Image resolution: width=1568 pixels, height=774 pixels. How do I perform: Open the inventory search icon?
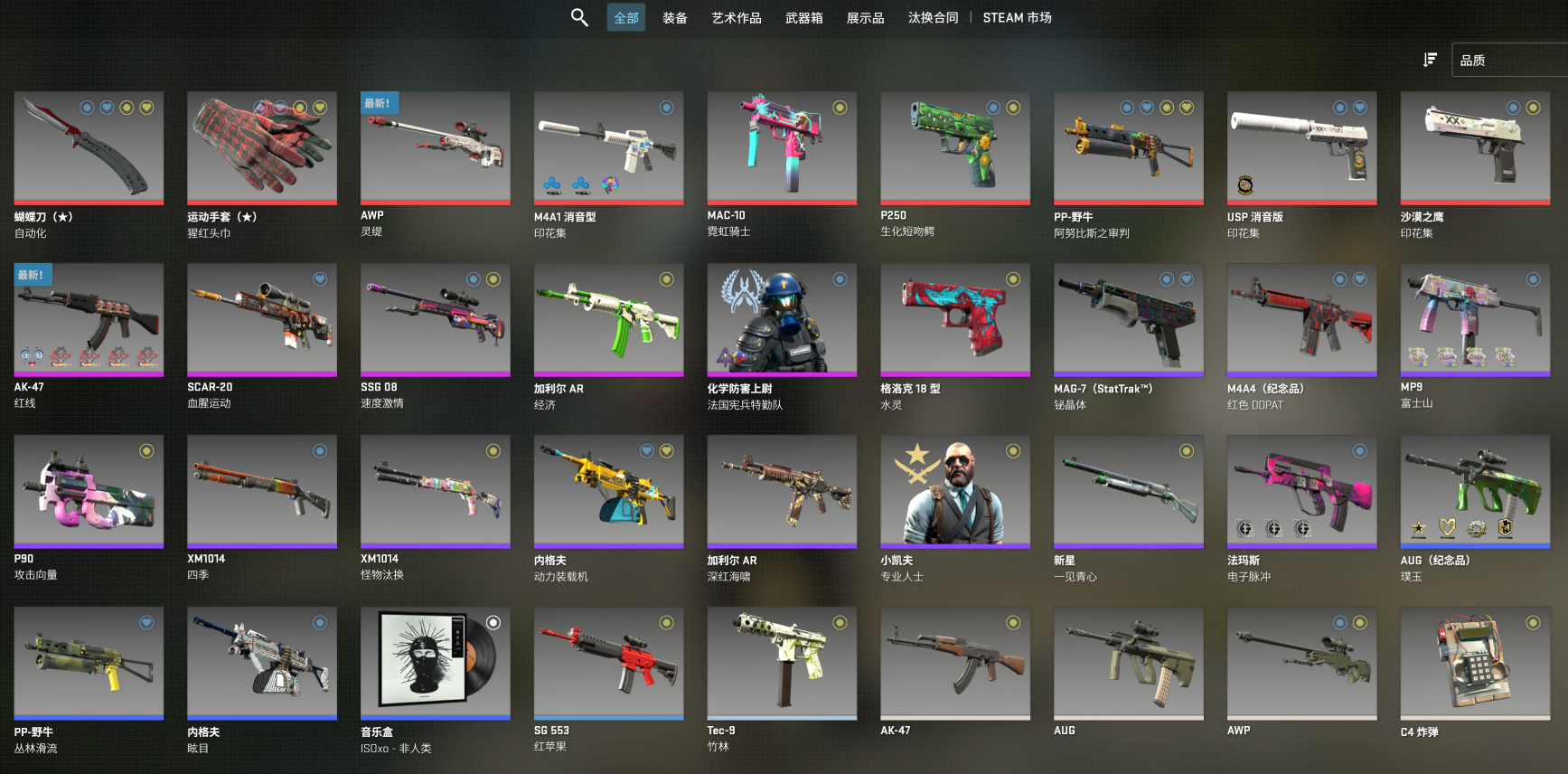tap(579, 17)
